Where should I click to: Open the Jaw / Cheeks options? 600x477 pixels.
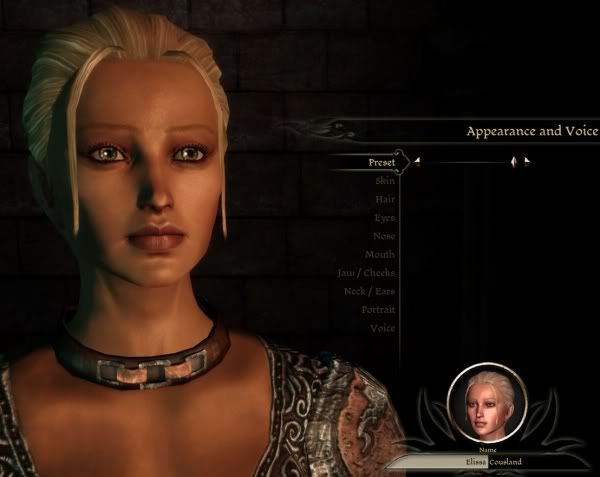tap(367, 273)
